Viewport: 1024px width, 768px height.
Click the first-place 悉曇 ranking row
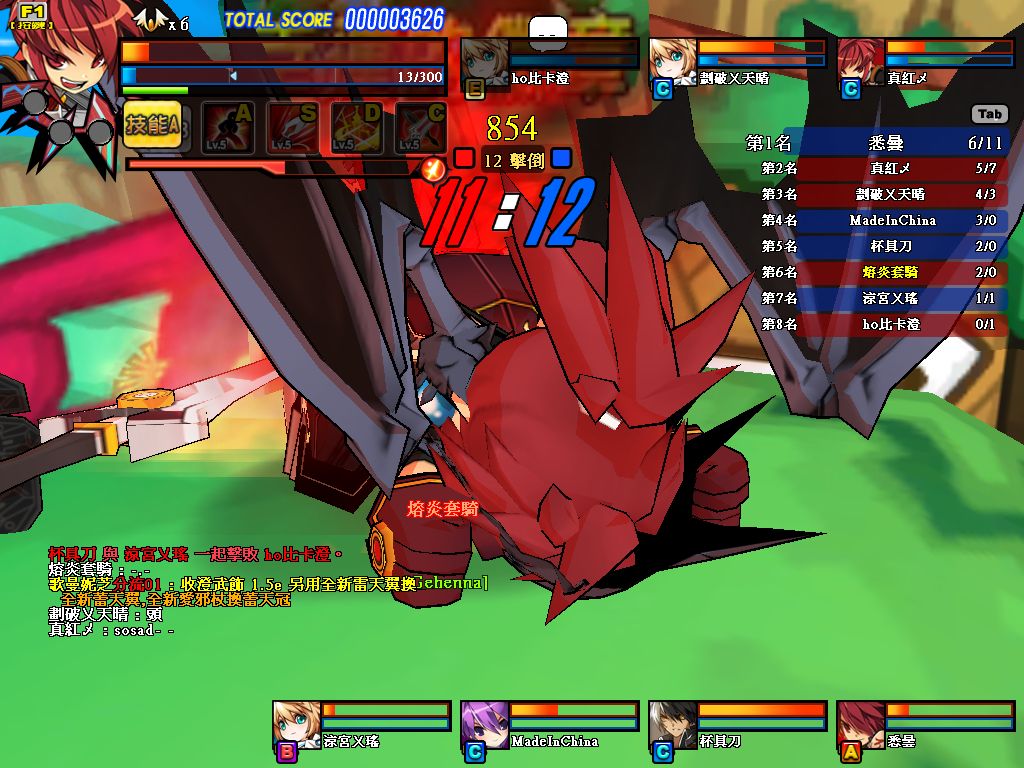click(877, 143)
